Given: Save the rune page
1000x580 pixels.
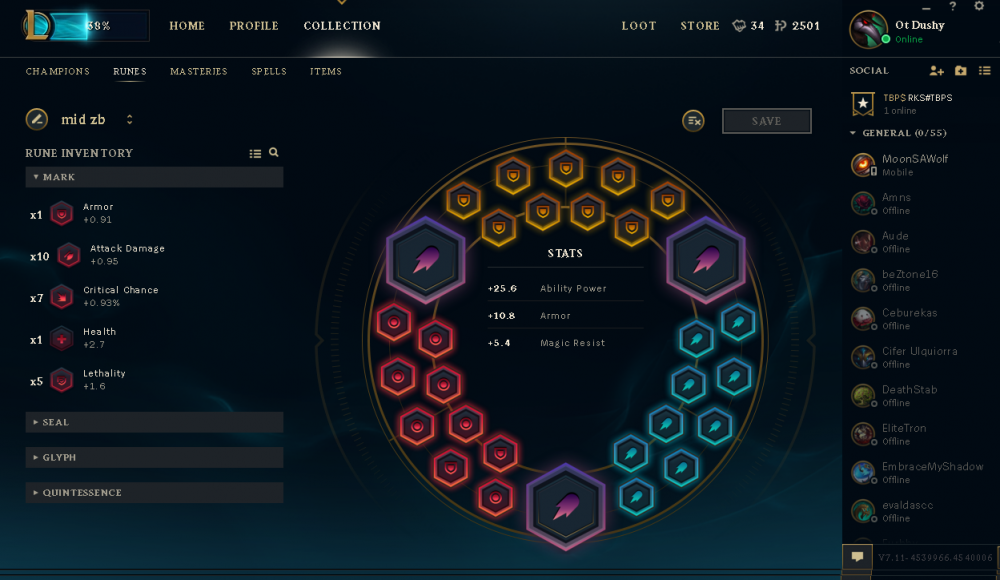Looking at the screenshot, I should pyautogui.click(x=766, y=121).
